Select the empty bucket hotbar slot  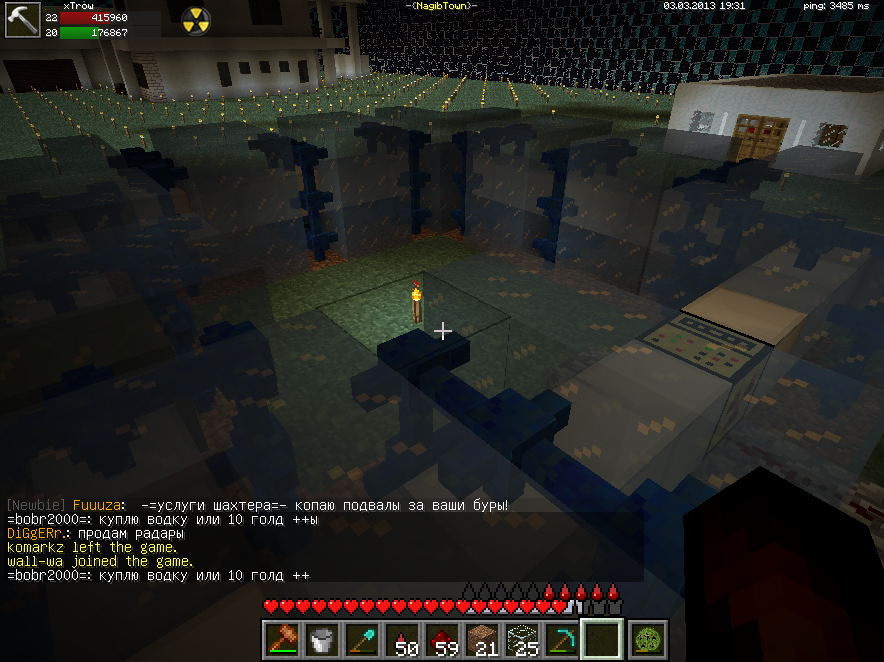tap(322, 639)
